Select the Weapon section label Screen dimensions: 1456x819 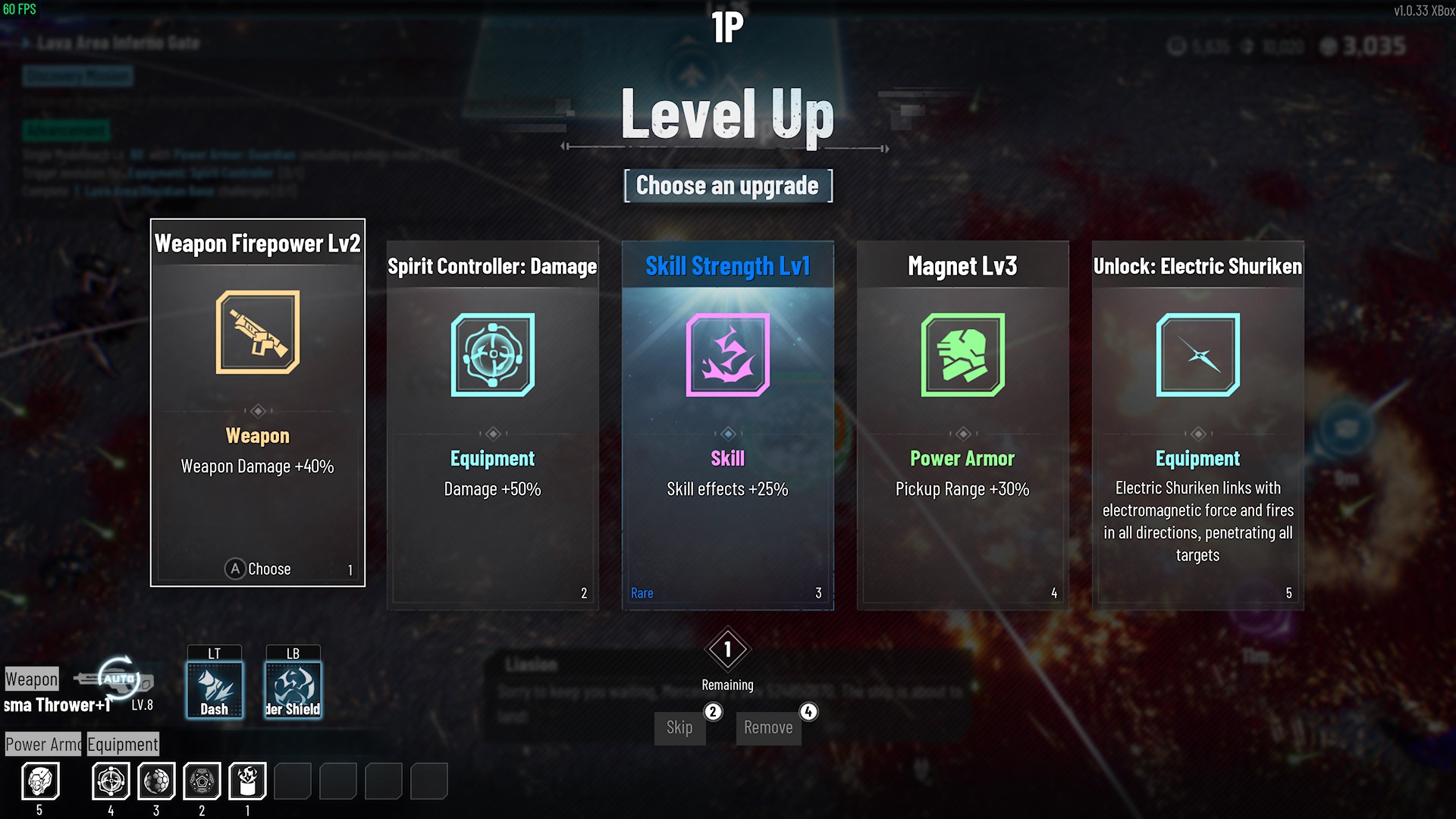point(30,679)
